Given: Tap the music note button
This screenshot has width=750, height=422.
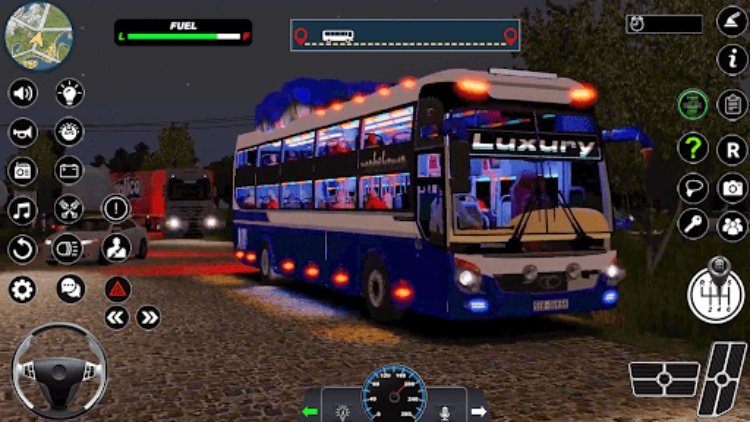Looking at the screenshot, I should pos(22,210).
